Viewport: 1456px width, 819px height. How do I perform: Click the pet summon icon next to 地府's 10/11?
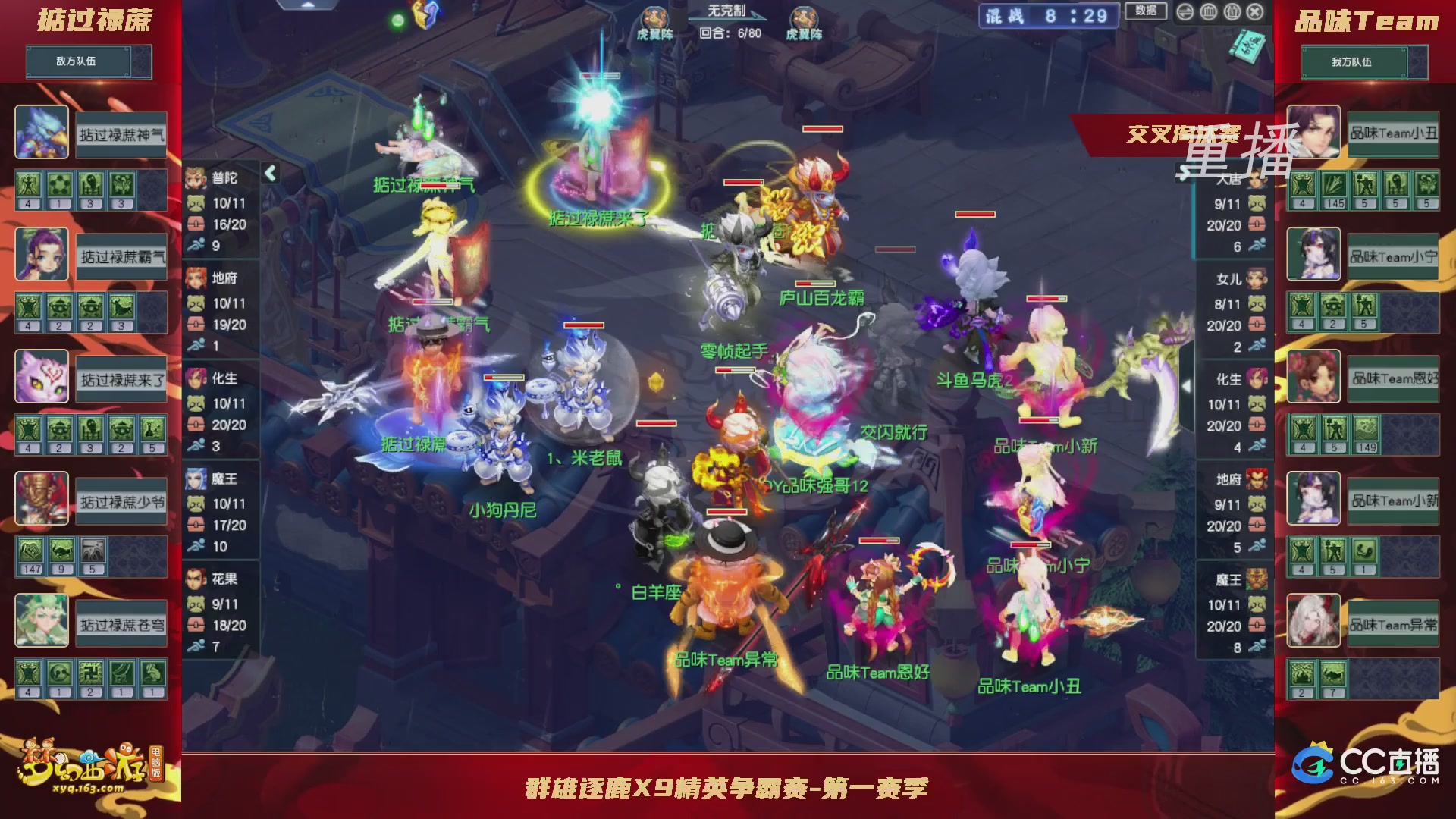[195, 302]
